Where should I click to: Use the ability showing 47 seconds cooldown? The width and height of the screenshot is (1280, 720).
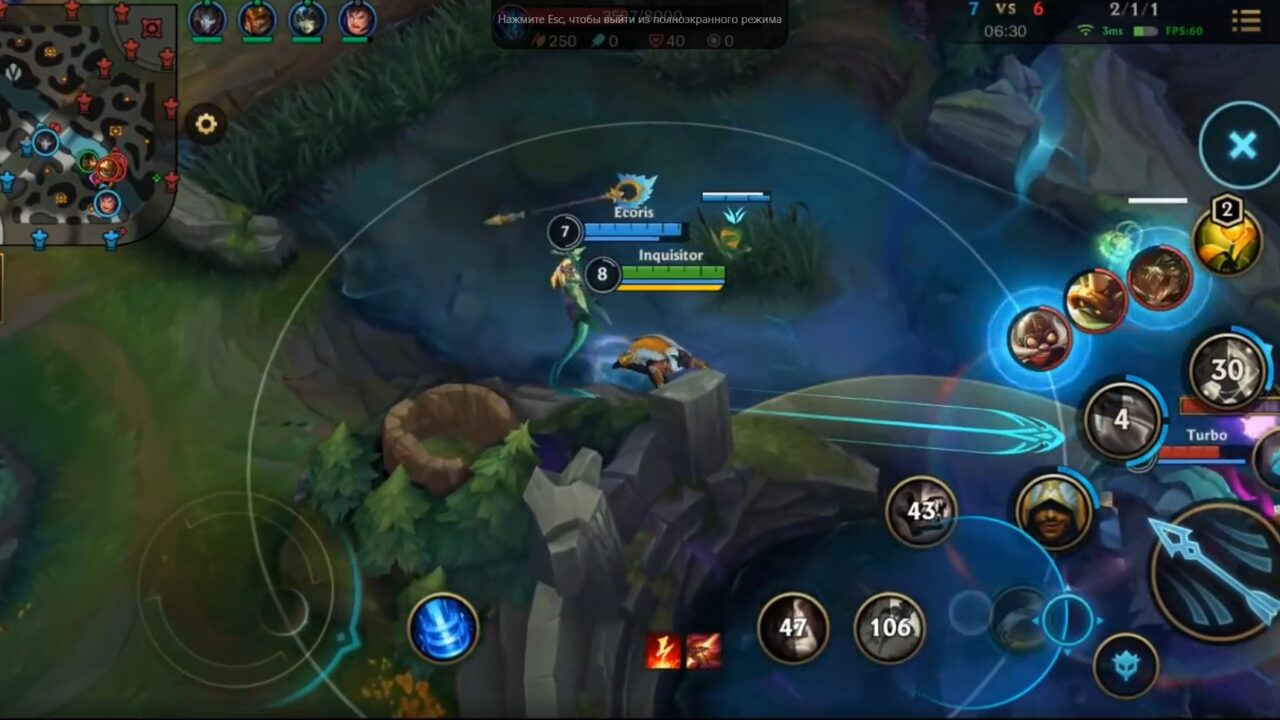(795, 628)
